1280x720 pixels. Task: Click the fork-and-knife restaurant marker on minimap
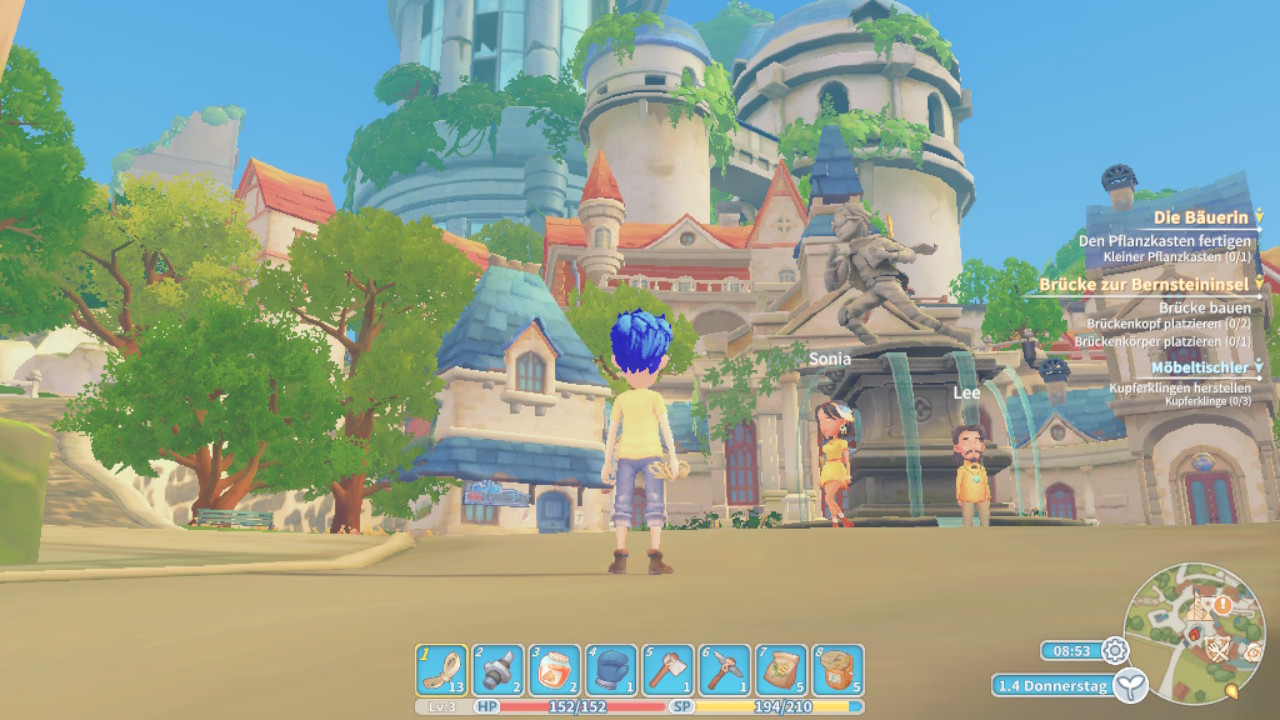click(1216, 651)
